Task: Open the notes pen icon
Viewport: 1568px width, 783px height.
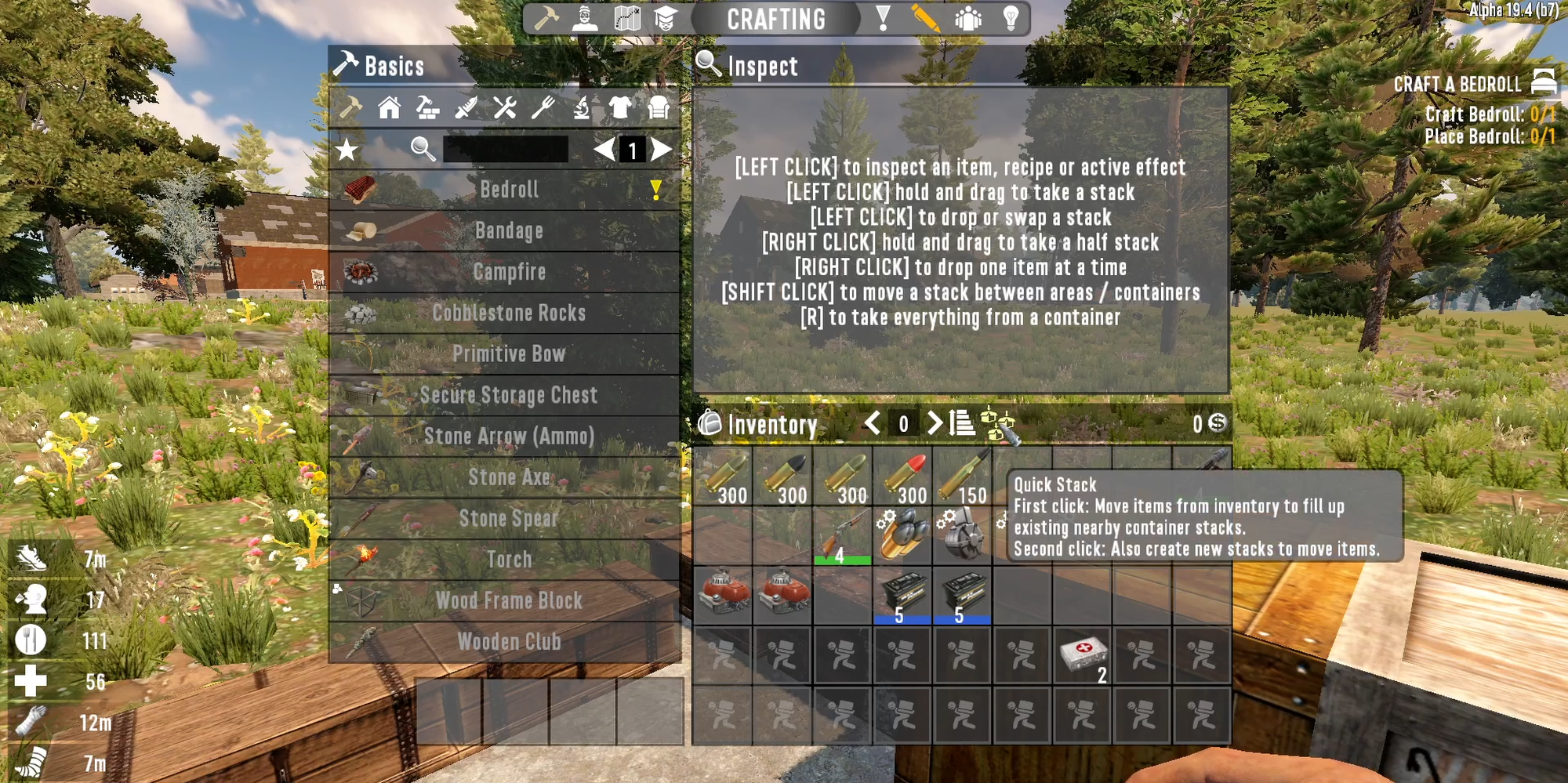Action: (925, 19)
